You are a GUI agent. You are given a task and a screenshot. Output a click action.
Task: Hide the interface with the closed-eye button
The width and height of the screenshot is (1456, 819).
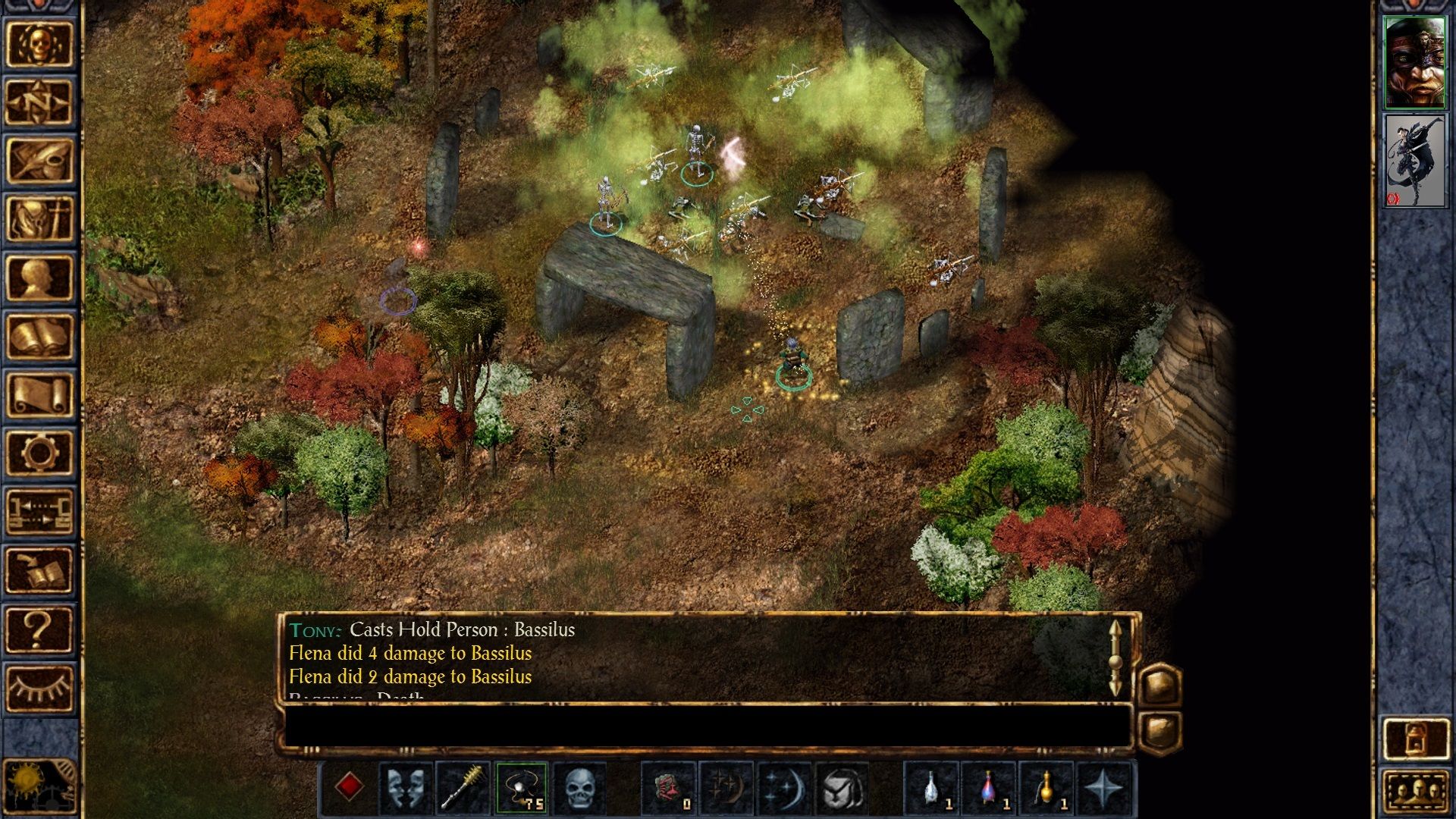point(39,687)
